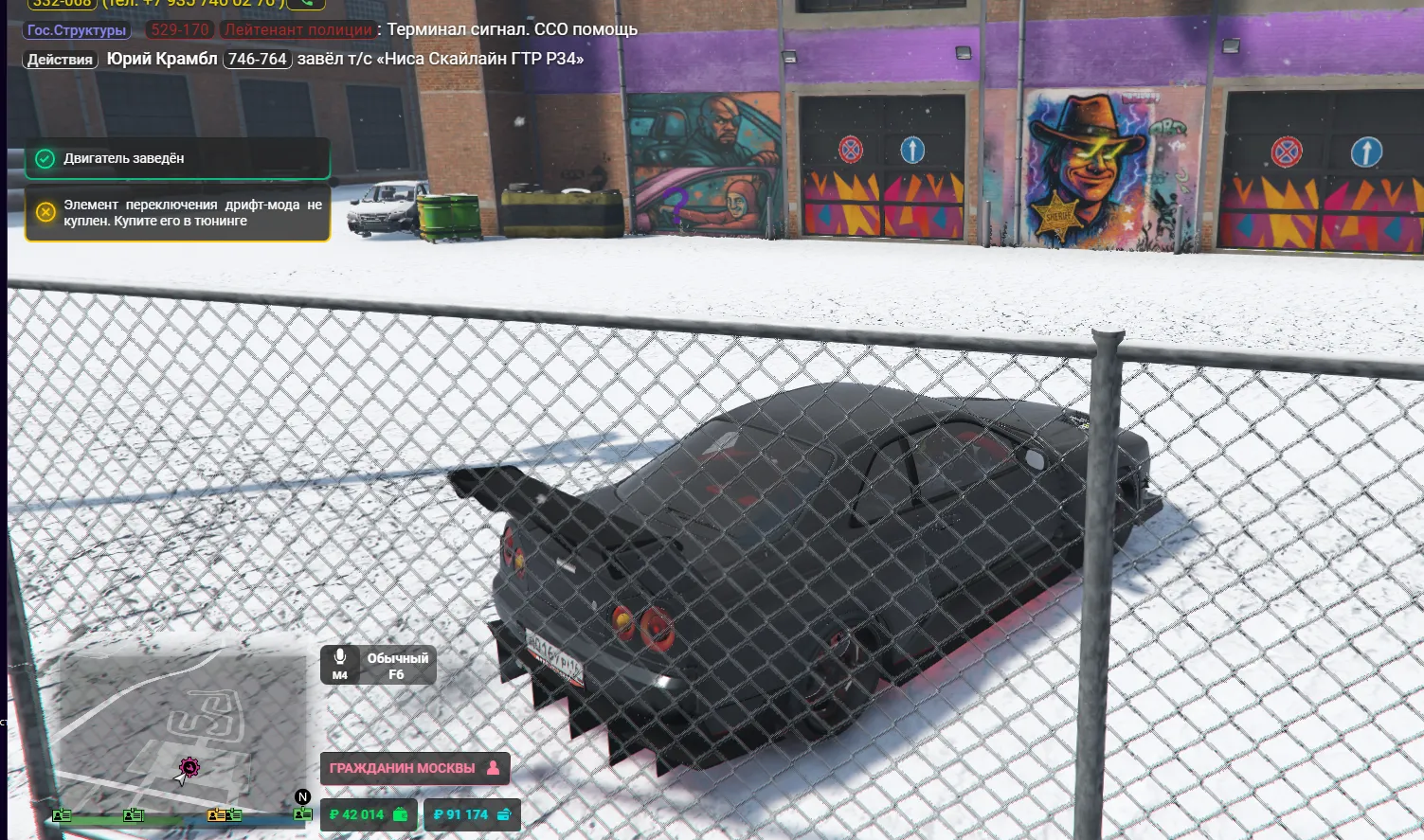Select the Гос.Структуры chat tag
The image size is (1424, 840).
point(77,30)
